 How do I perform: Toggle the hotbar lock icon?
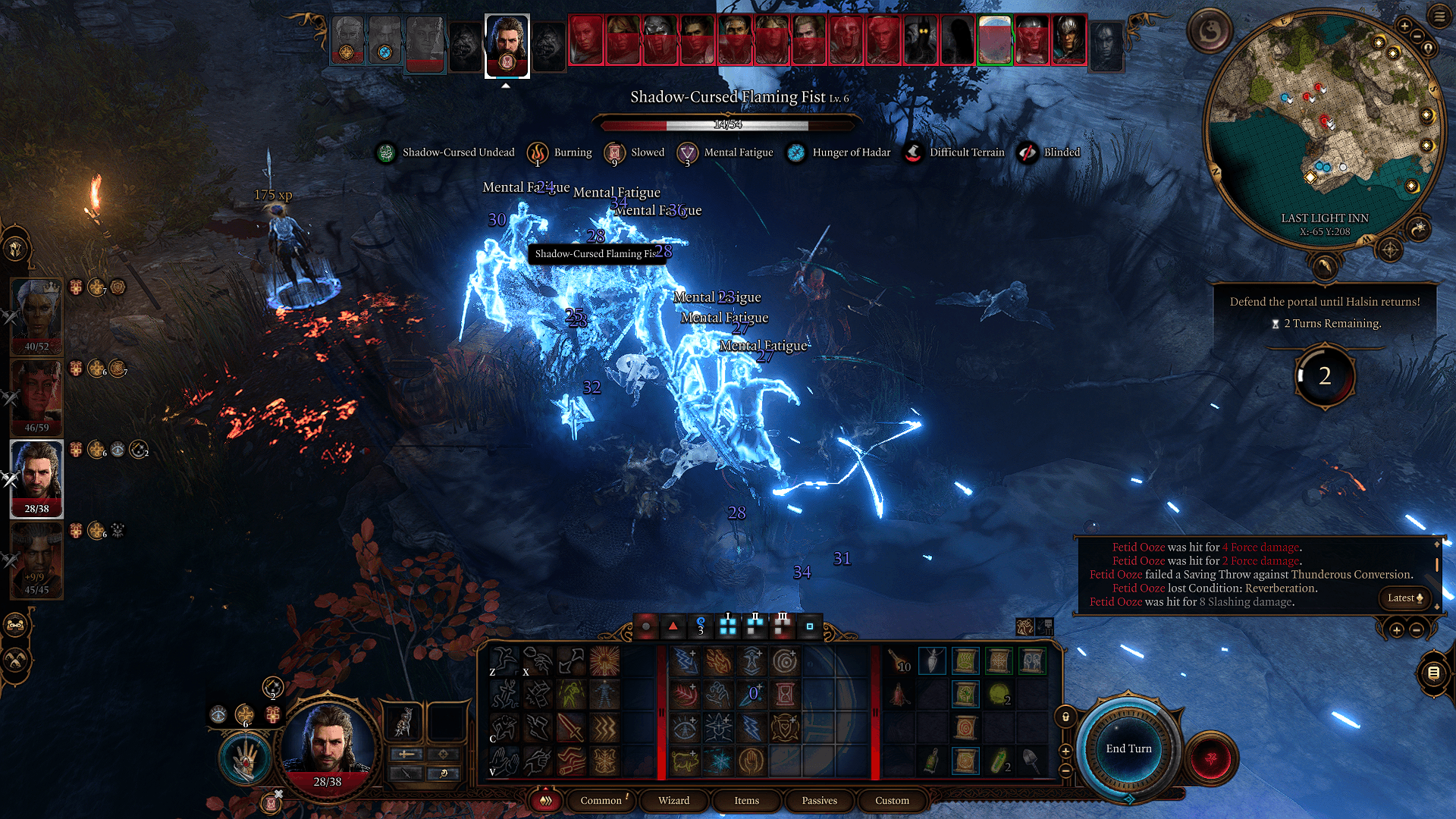1065,717
